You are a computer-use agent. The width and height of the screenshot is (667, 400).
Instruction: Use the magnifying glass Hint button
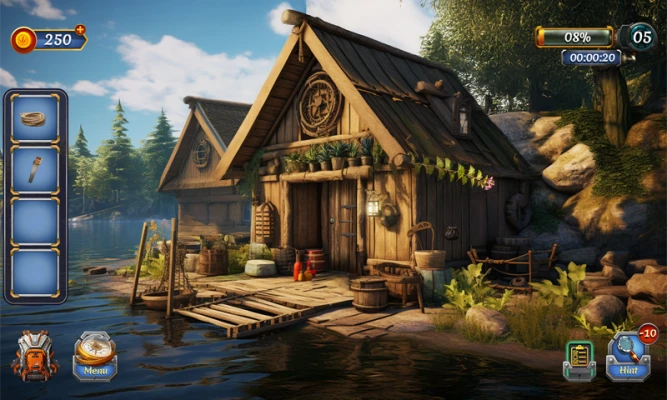point(627,356)
